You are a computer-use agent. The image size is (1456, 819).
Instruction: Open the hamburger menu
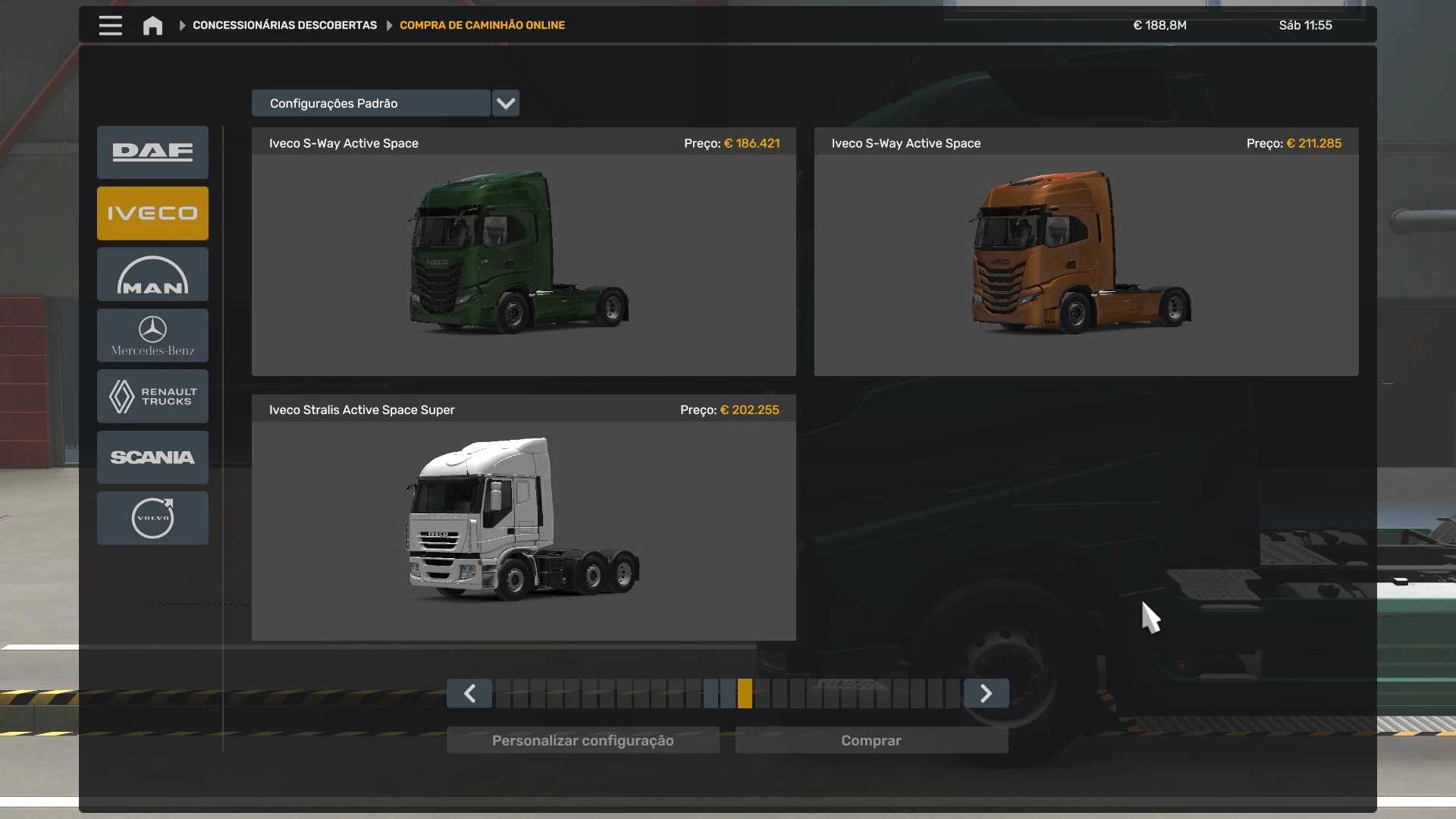pos(110,26)
